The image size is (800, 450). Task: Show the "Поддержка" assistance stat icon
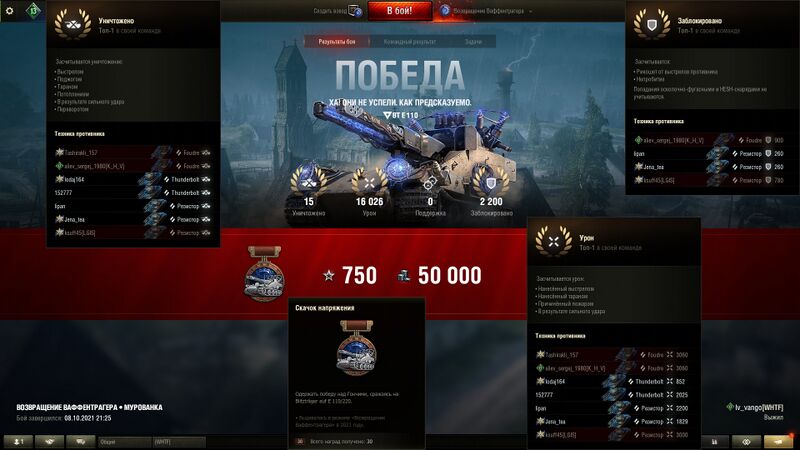tap(429, 183)
